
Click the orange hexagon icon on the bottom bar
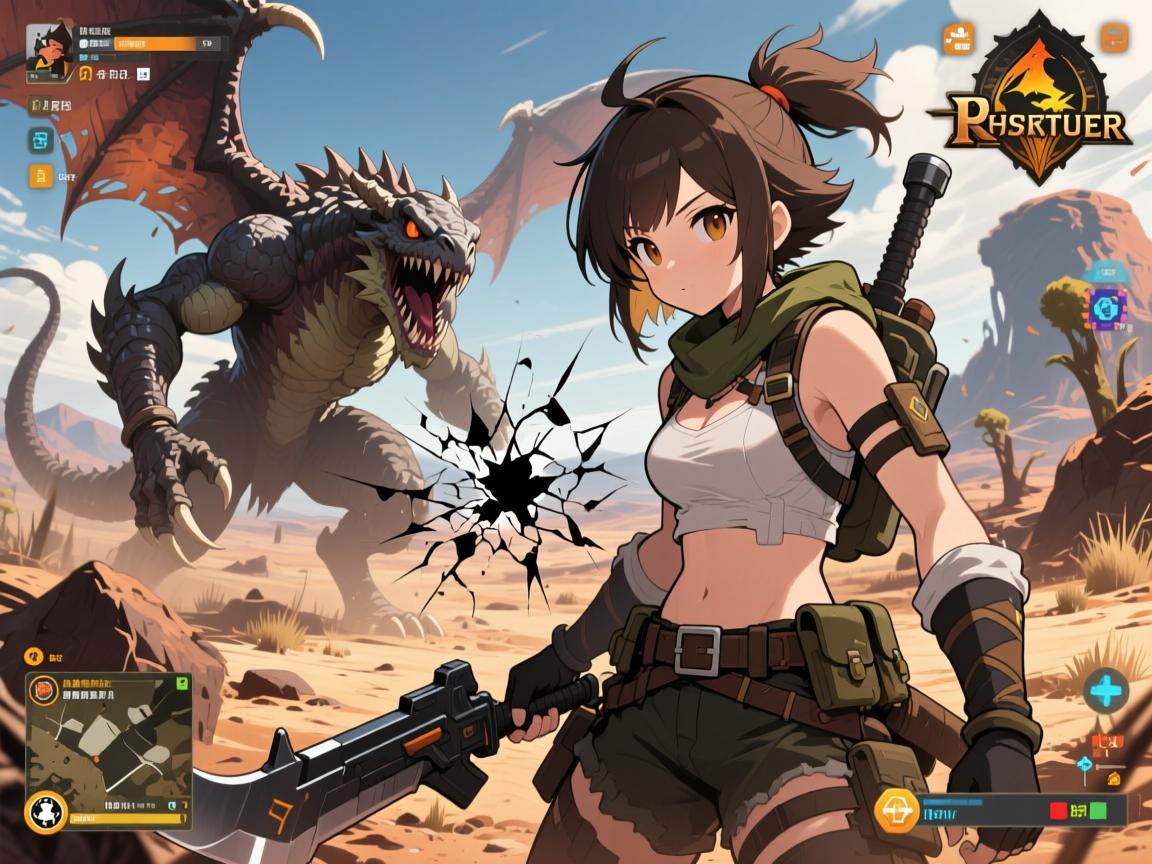click(x=894, y=809)
